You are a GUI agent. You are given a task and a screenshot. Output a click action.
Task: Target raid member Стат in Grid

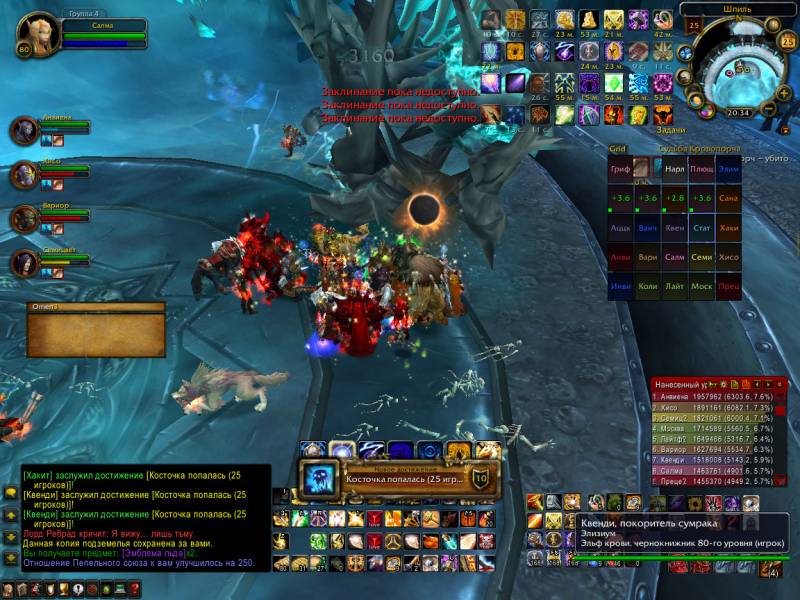(x=701, y=227)
